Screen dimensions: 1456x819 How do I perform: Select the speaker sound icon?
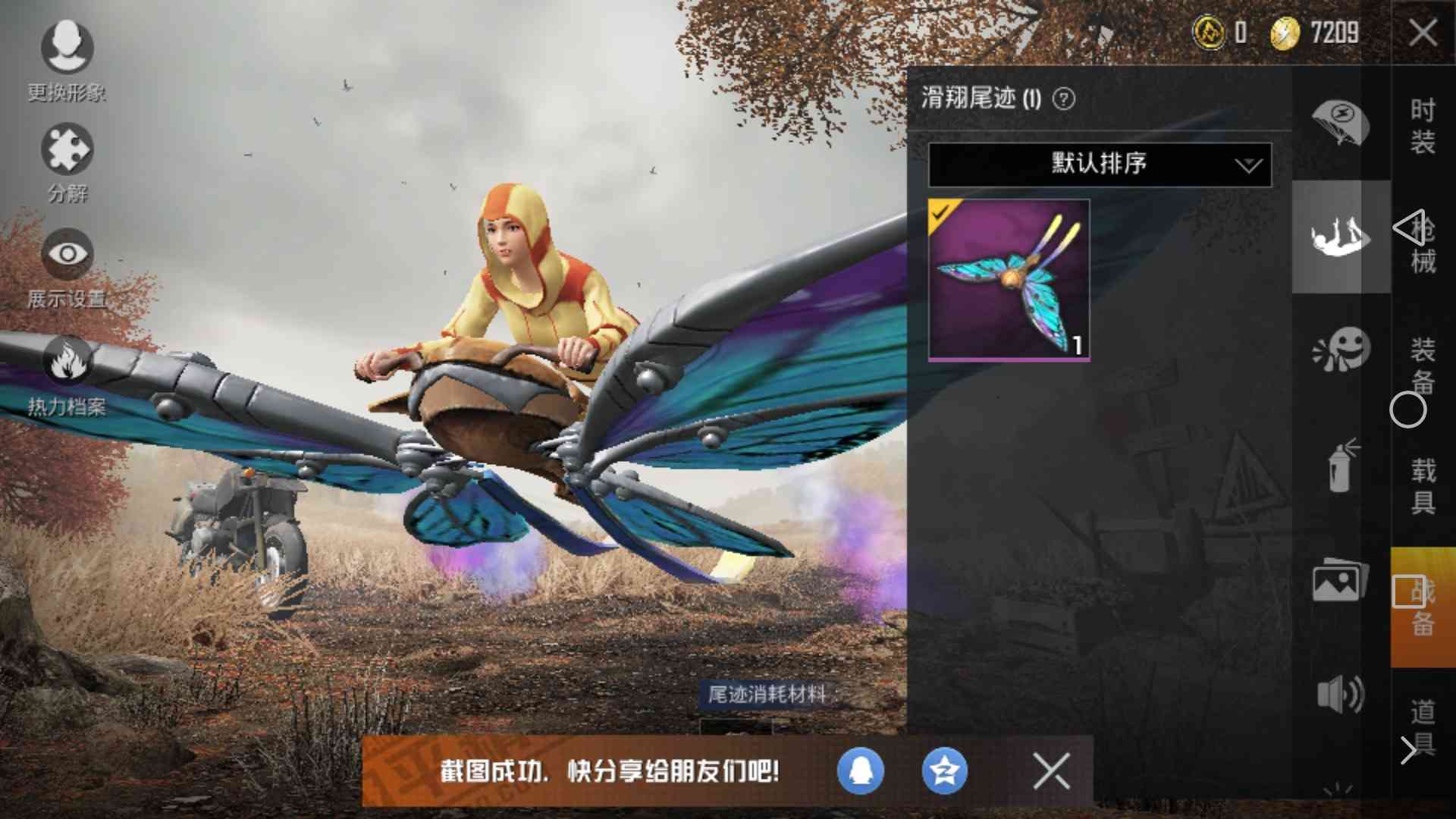(1341, 692)
